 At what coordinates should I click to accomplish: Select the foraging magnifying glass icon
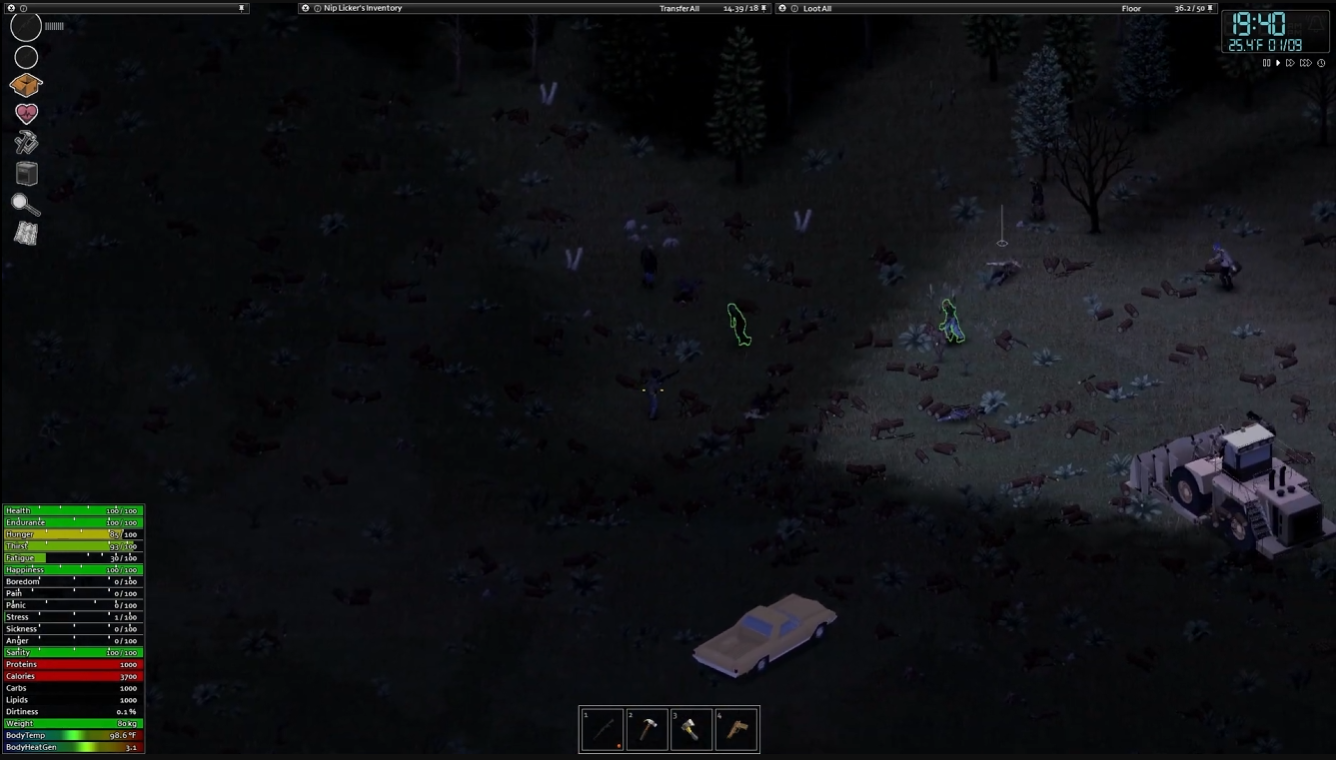[25, 204]
